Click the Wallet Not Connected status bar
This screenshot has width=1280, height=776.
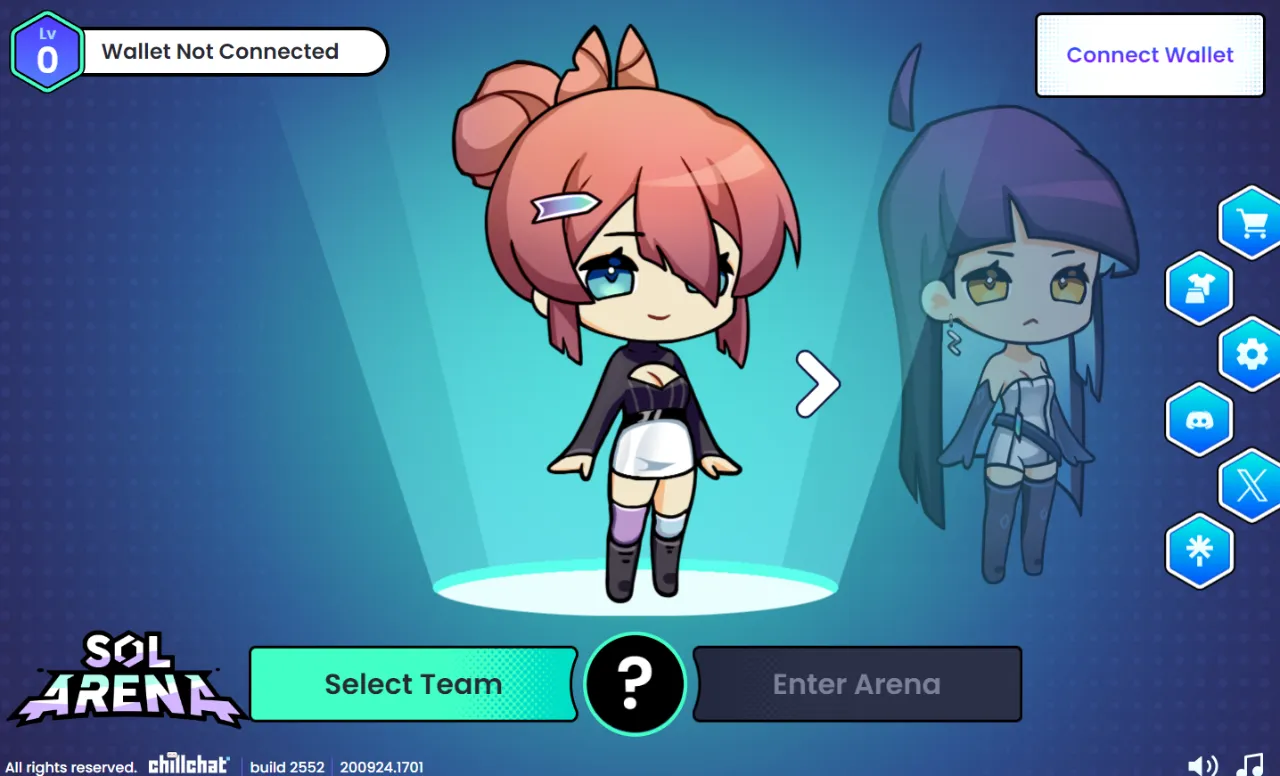click(235, 51)
